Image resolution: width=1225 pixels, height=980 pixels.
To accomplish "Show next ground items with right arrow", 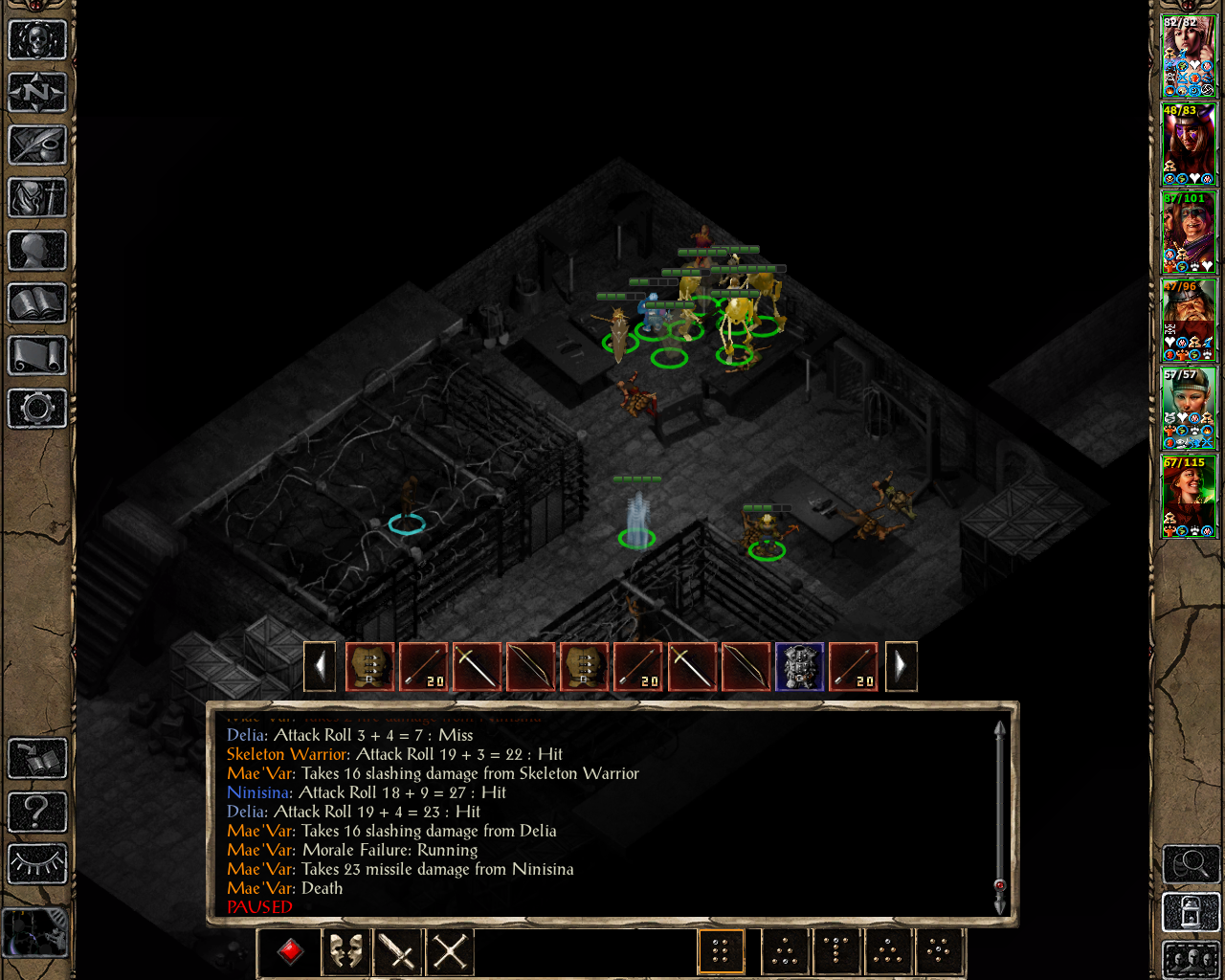I will [x=901, y=666].
